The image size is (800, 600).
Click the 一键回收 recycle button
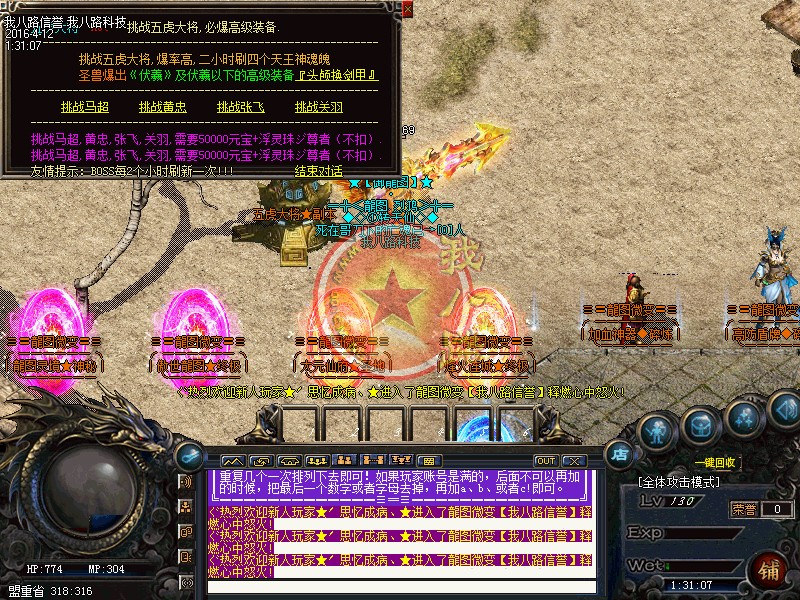click(x=718, y=462)
